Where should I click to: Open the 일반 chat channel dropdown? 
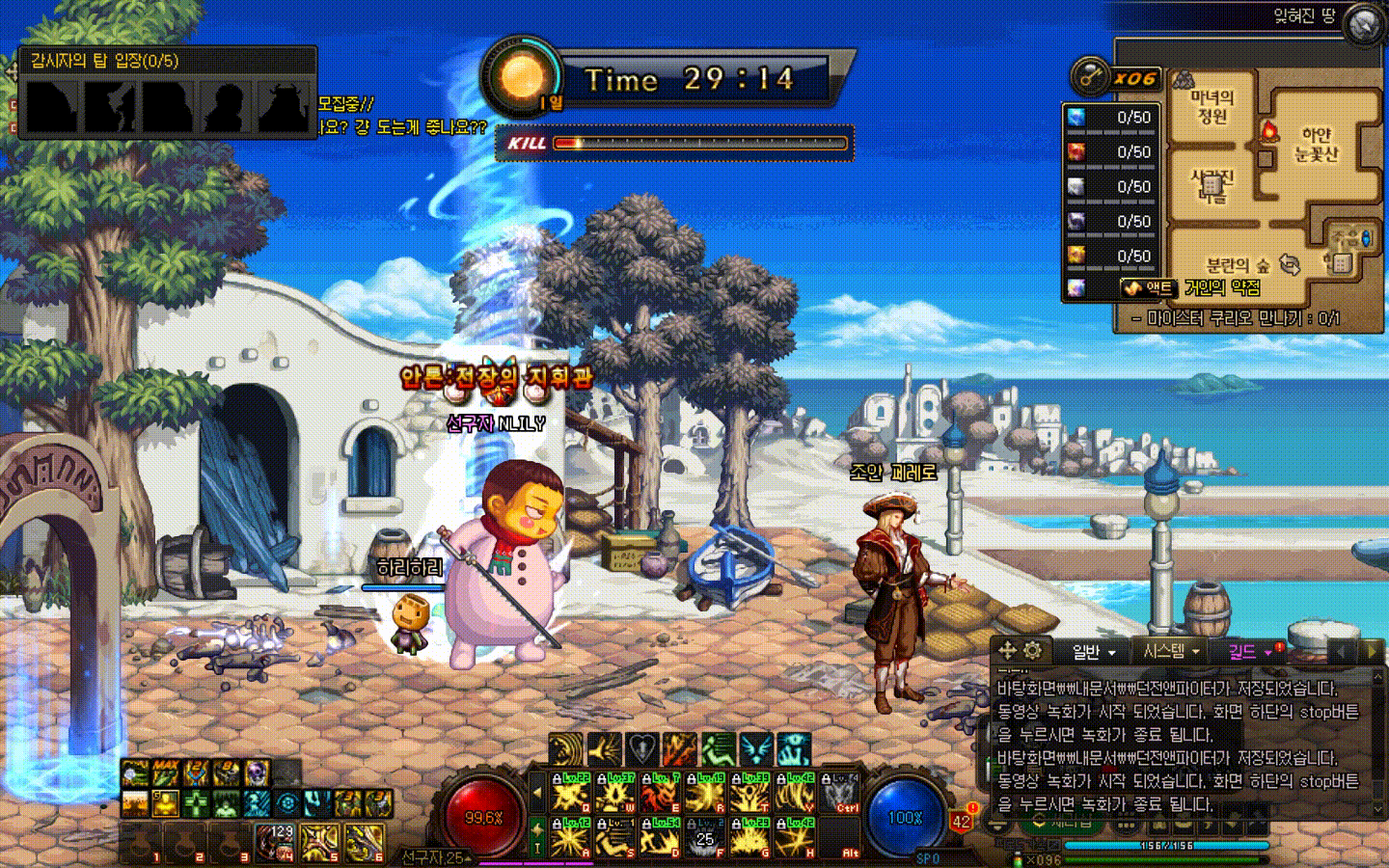[x=1094, y=652]
